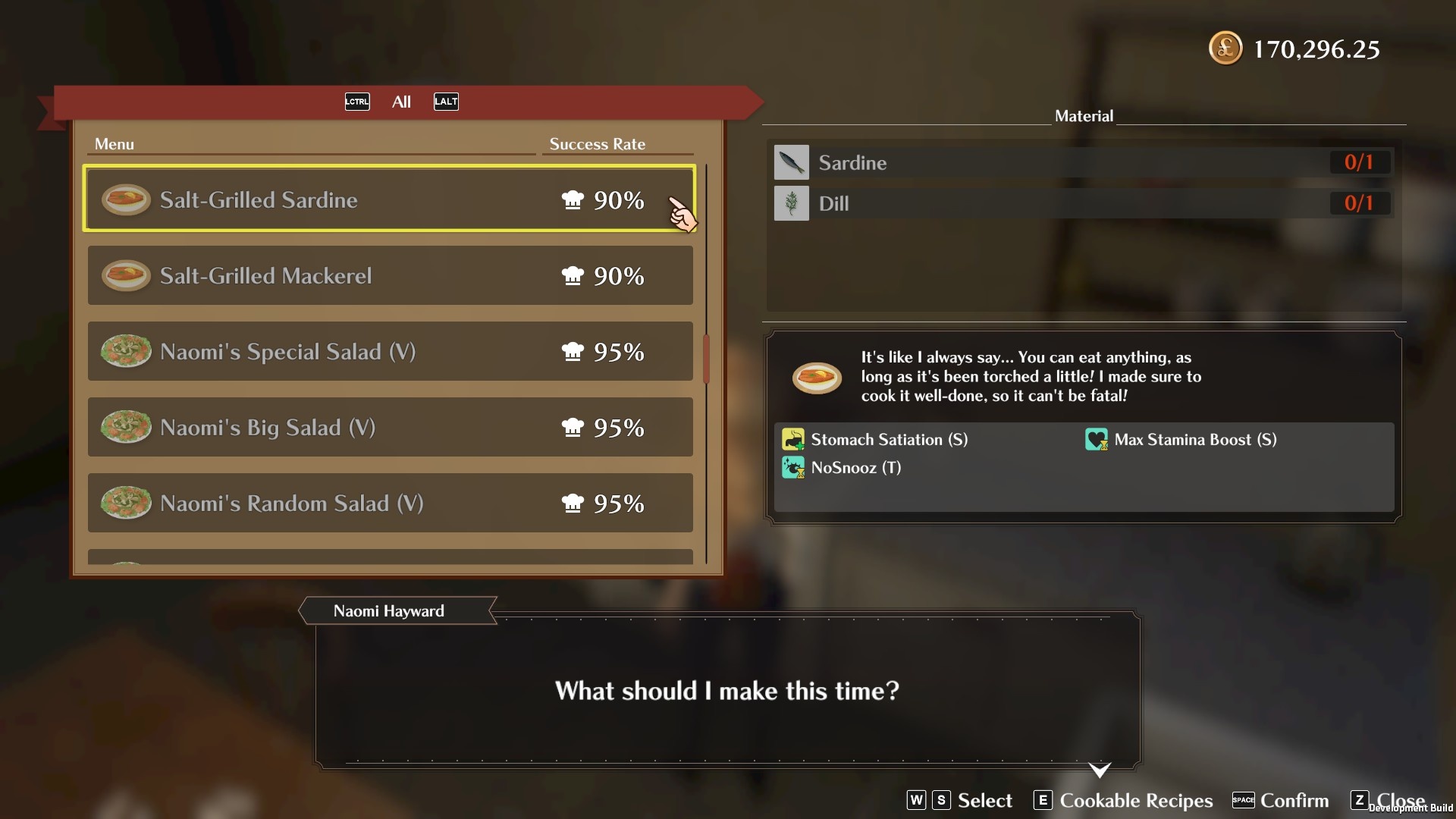Viewport: 1456px width, 819px height.
Task: Click the recipe list scrollbar handle
Action: (x=706, y=359)
